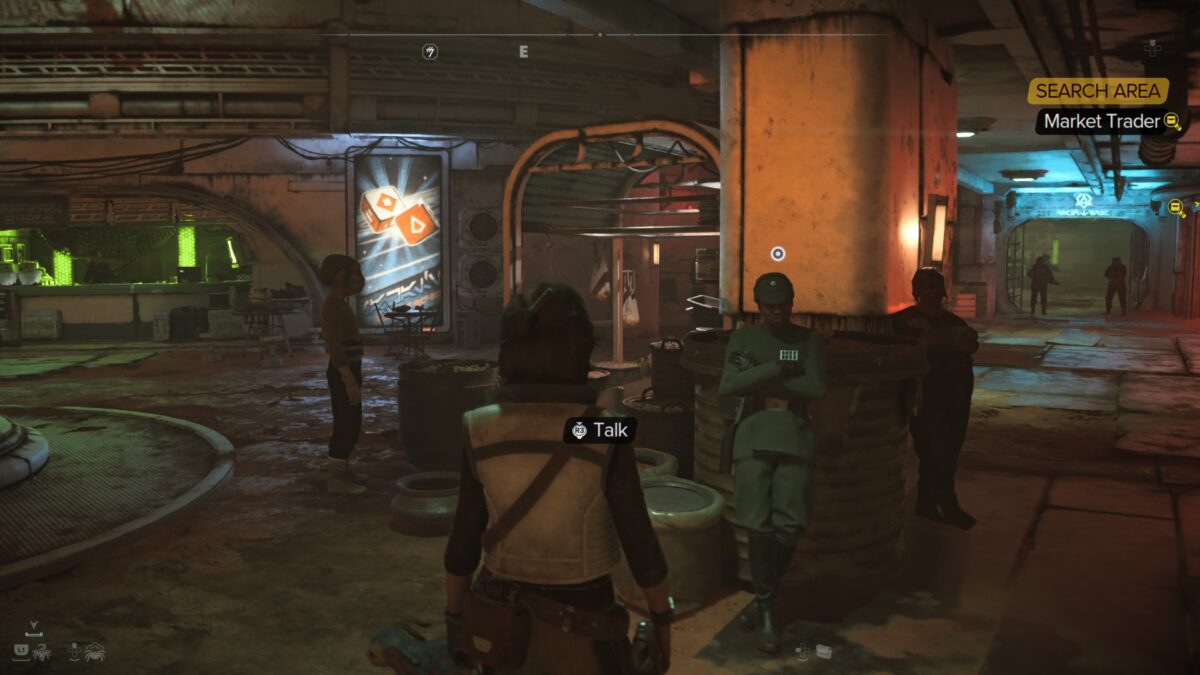Click the hexagonal marker icon on the compass
Screen dimensions: 1200x675
click(430, 51)
